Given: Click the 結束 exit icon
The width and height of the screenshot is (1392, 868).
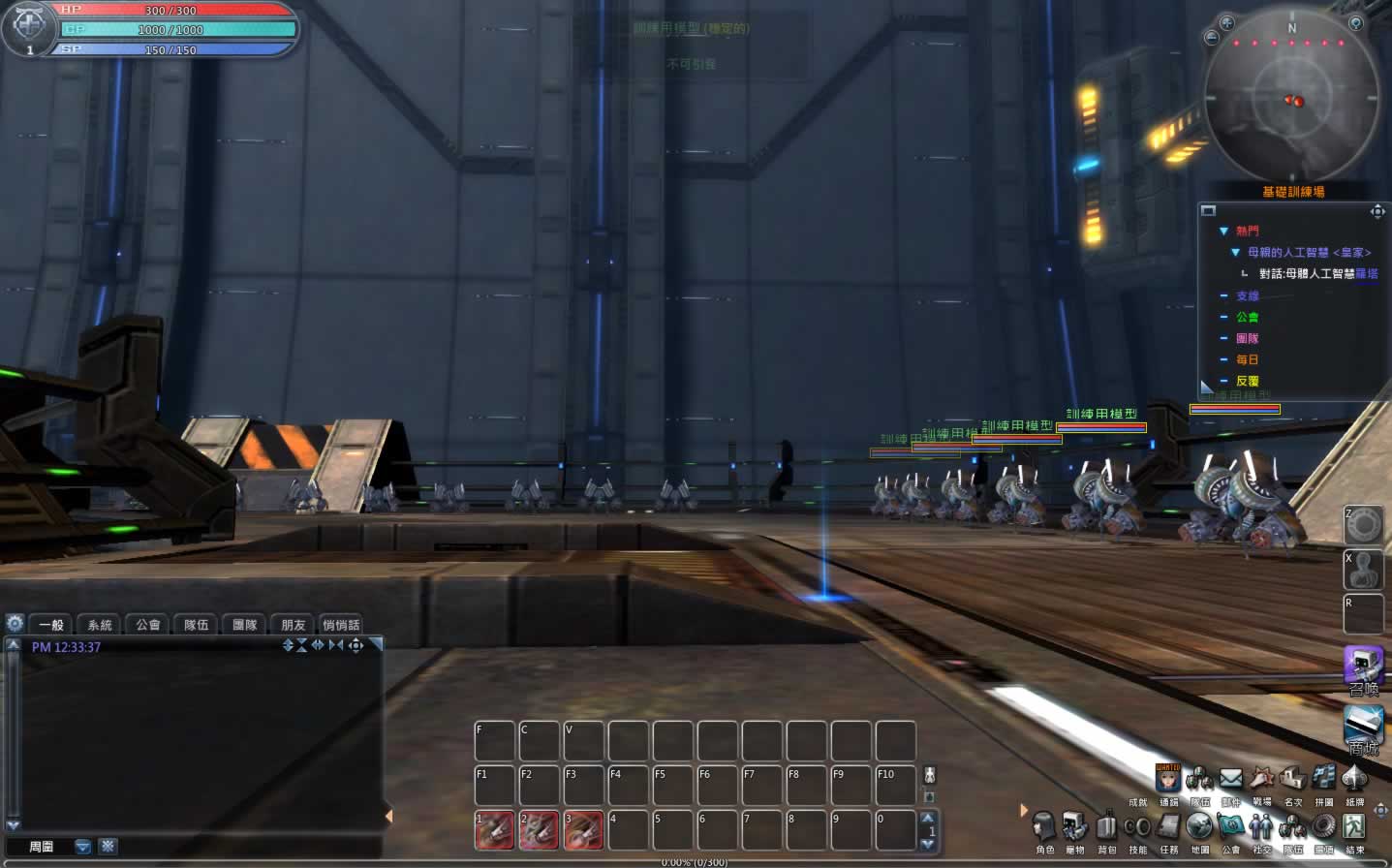Looking at the screenshot, I should coord(1354,827).
